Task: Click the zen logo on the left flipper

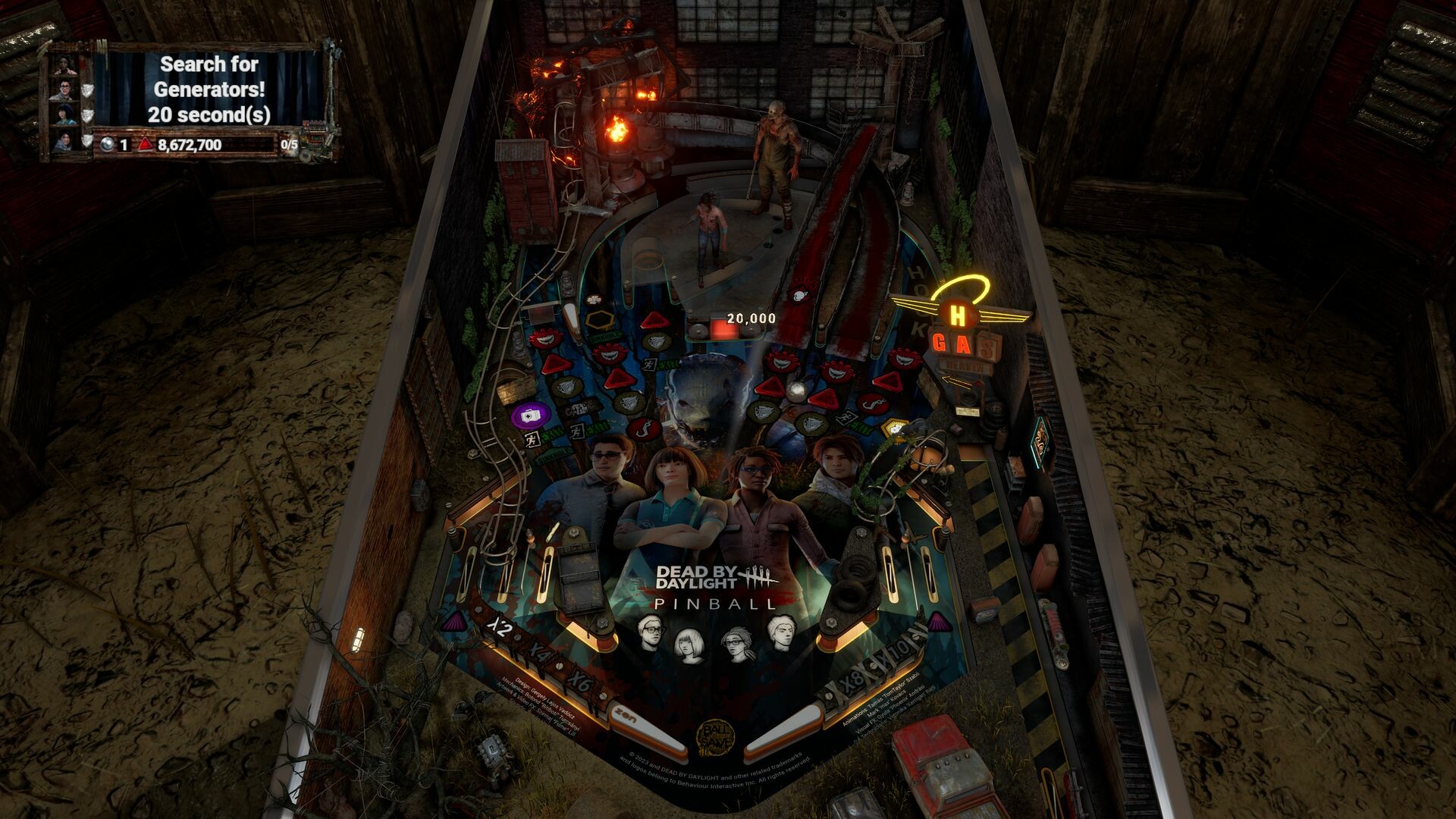Action: tap(625, 714)
